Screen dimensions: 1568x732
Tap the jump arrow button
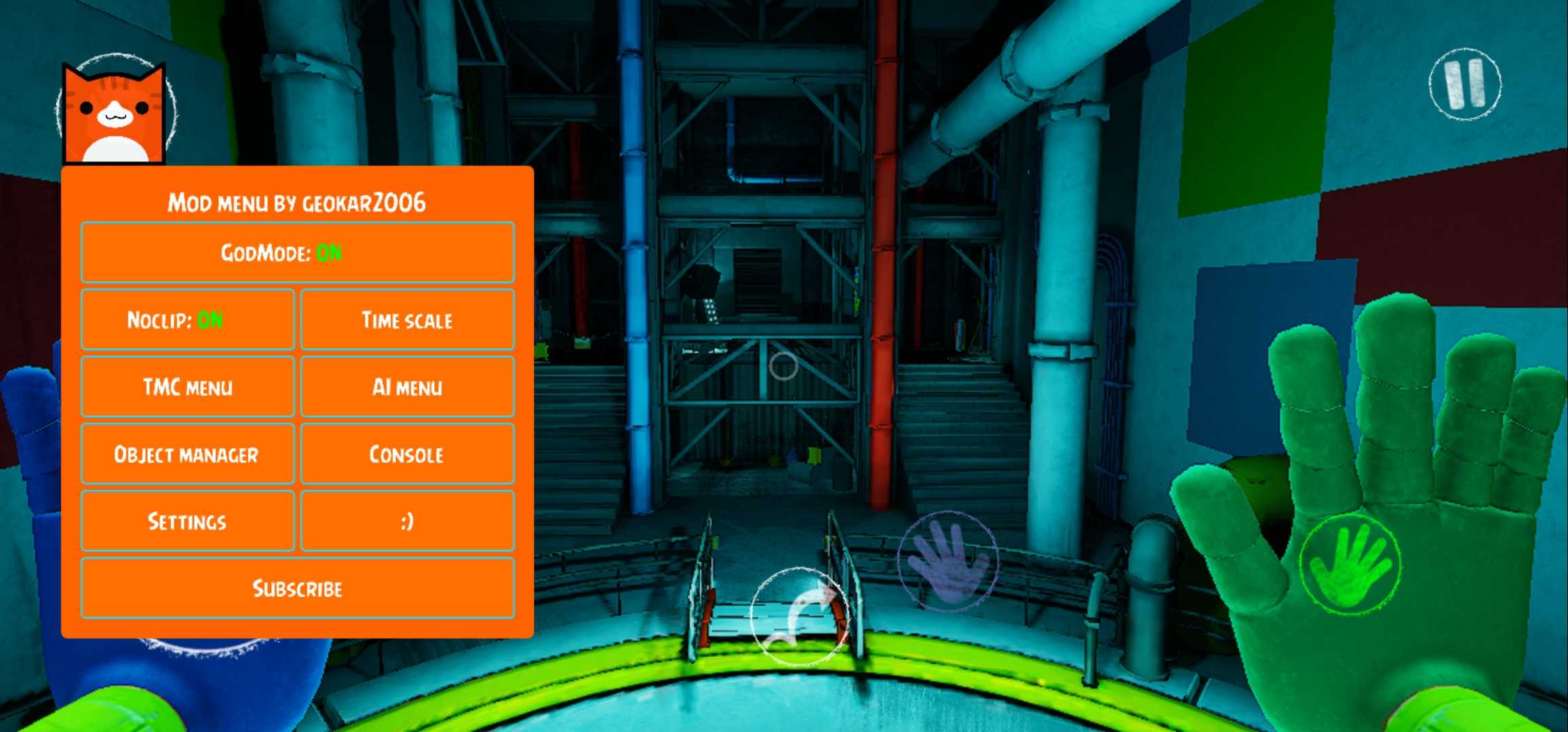[799, 615]
